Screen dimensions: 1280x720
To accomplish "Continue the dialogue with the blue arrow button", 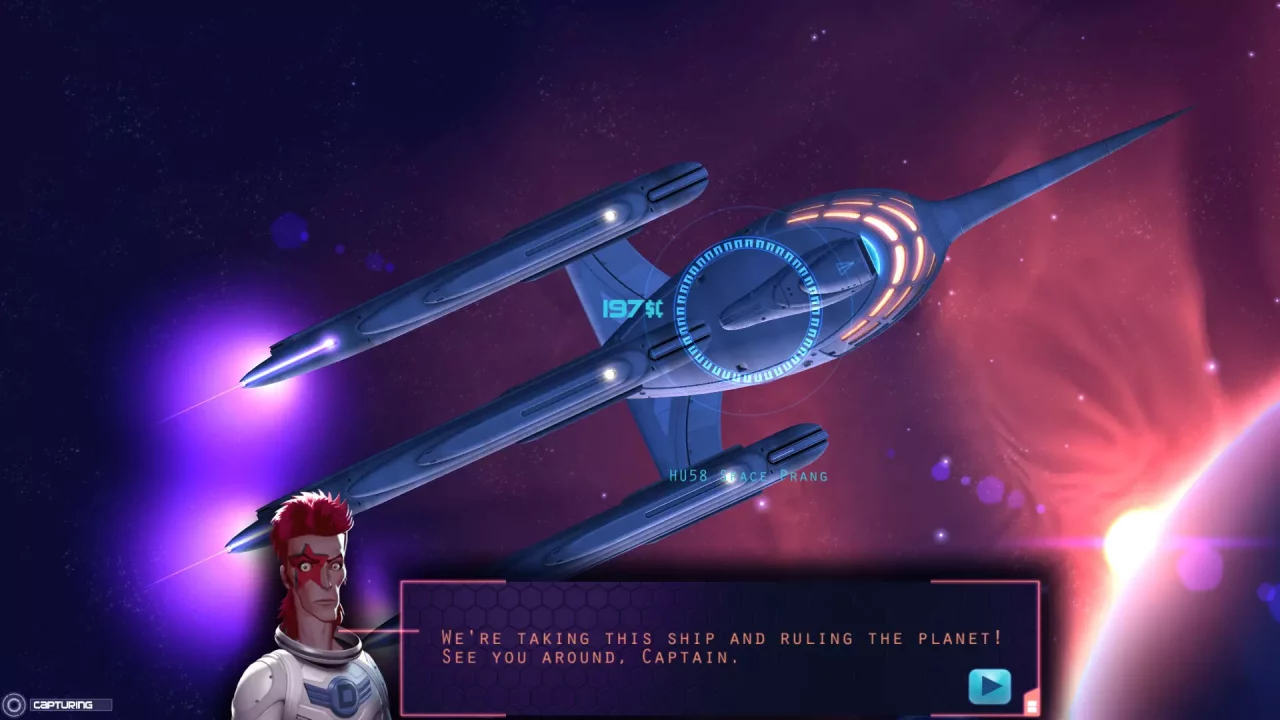I will (989, 687).
